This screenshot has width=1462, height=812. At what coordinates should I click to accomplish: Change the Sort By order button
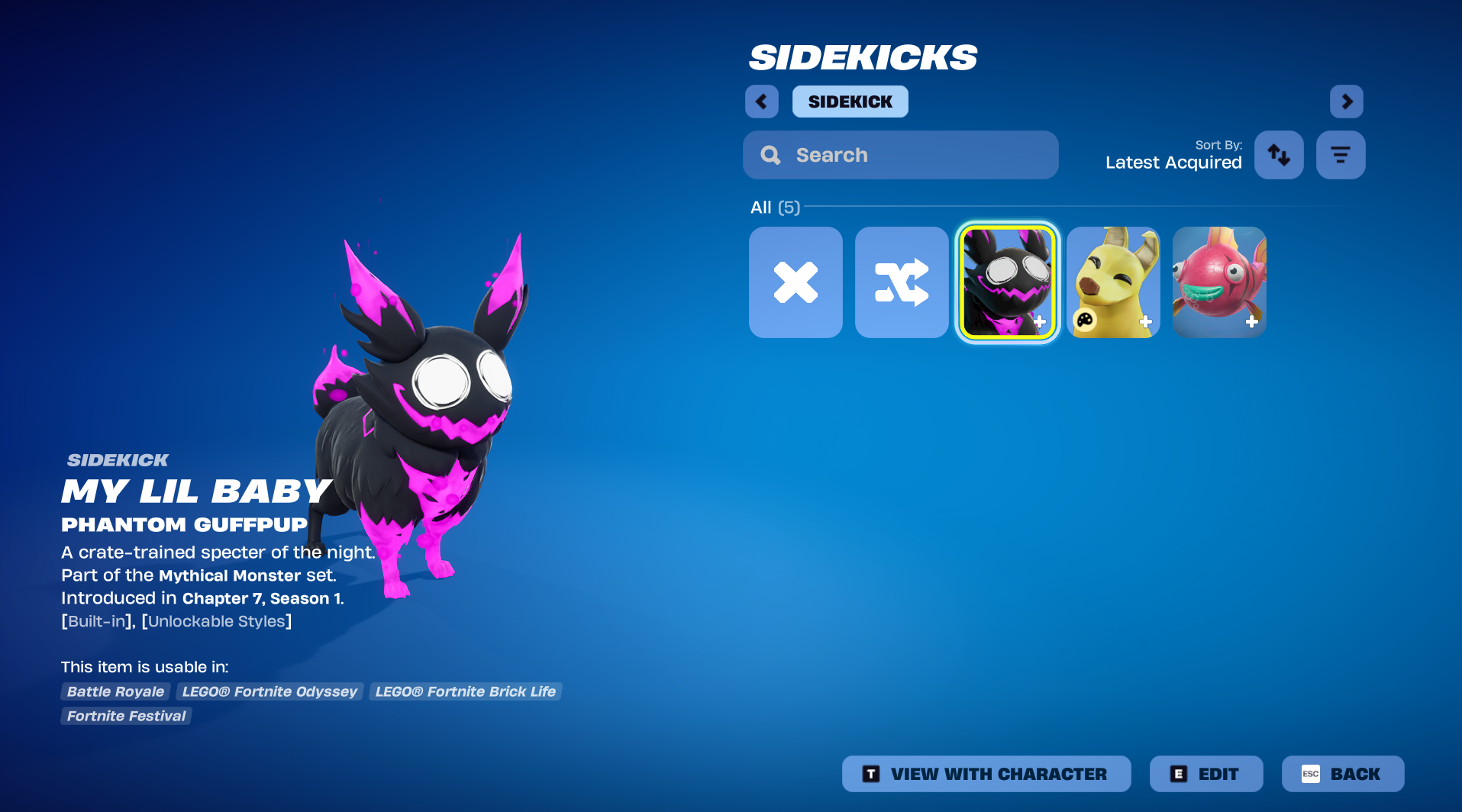click(x=1279, y=155)
